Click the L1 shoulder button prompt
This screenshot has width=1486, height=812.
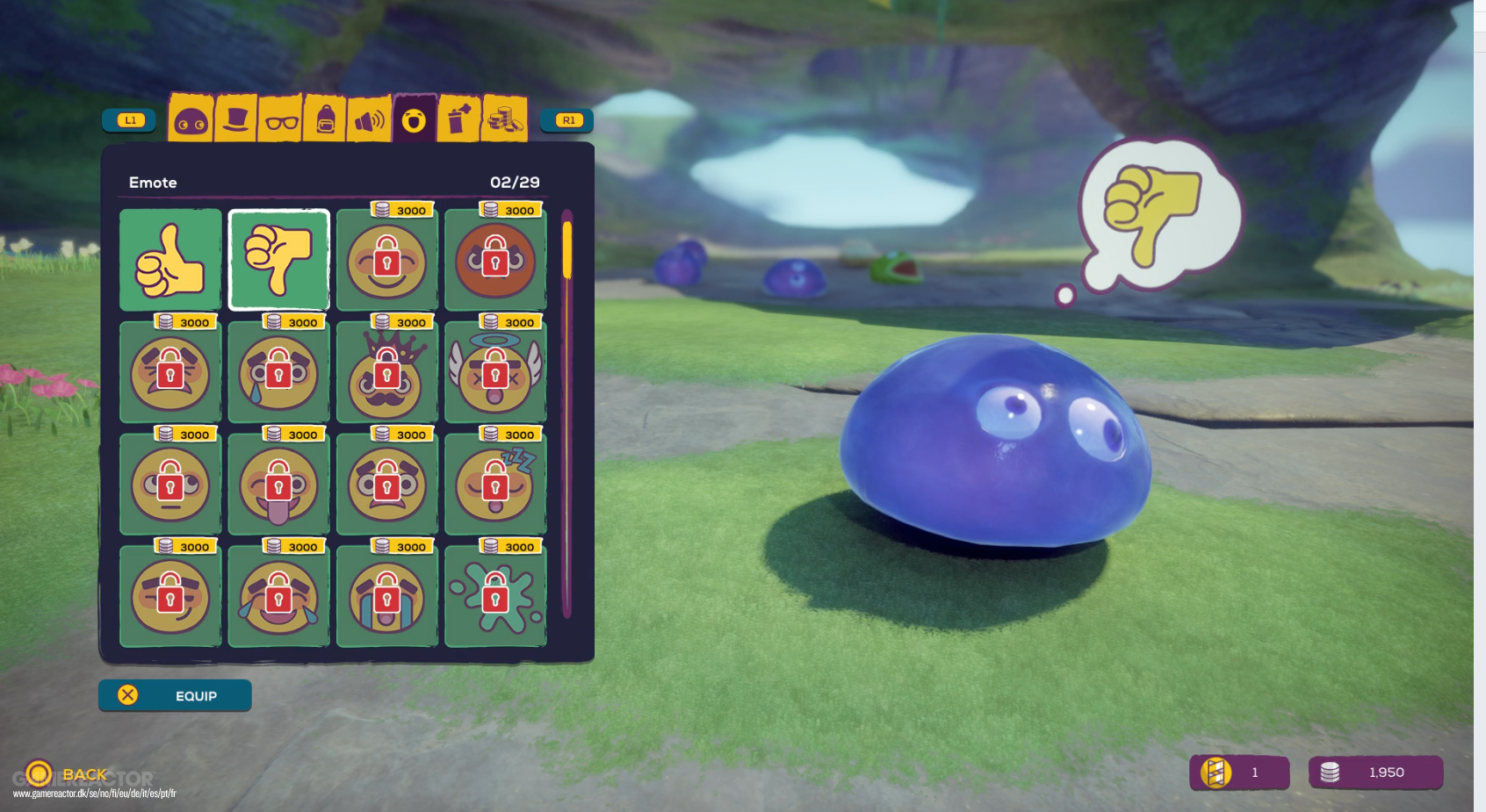[x=128, y=121]
